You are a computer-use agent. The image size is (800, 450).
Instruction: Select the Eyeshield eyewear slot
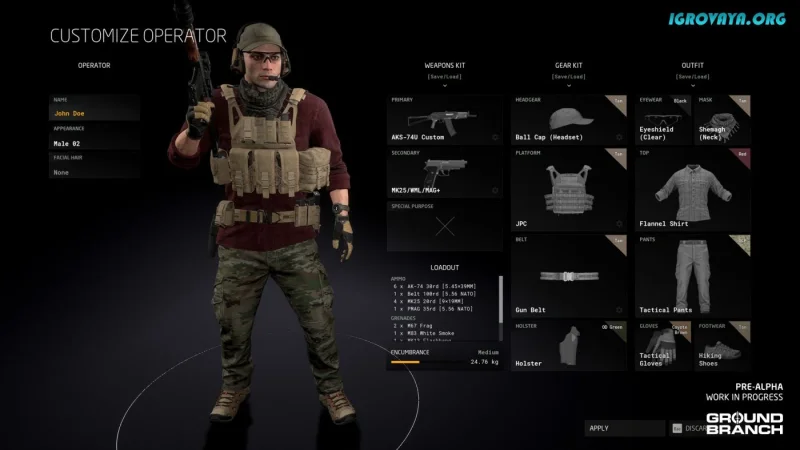(663, 120)
